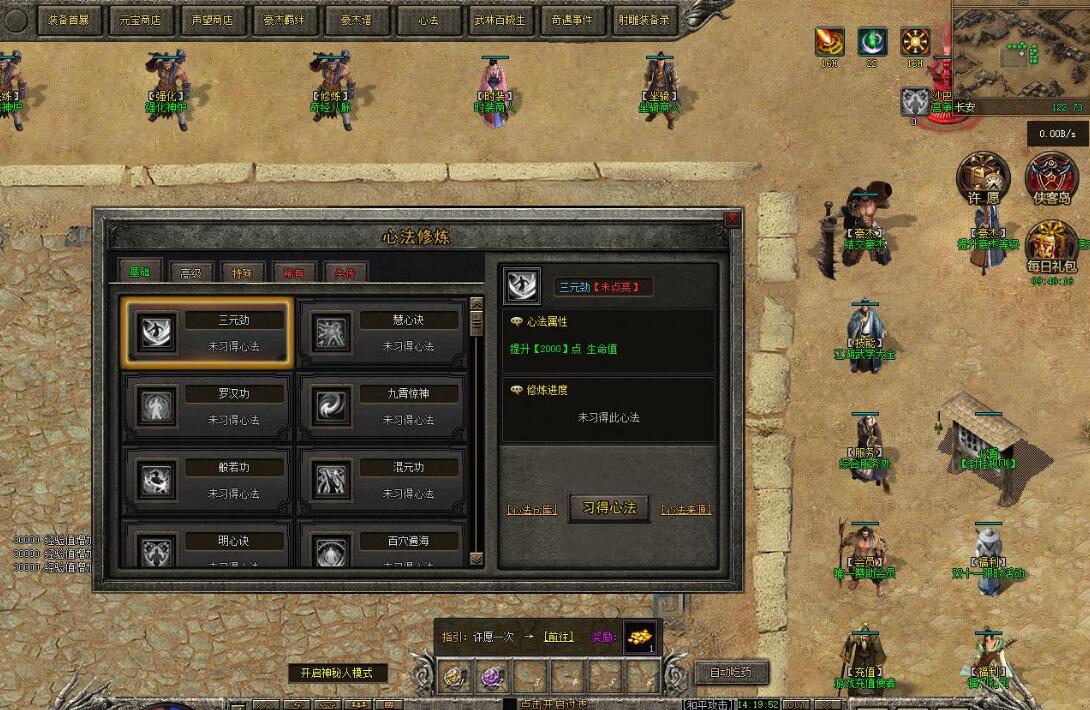Select the 稀有 tab
Screen dimensions: 1090x710
(x=294, y=272)
